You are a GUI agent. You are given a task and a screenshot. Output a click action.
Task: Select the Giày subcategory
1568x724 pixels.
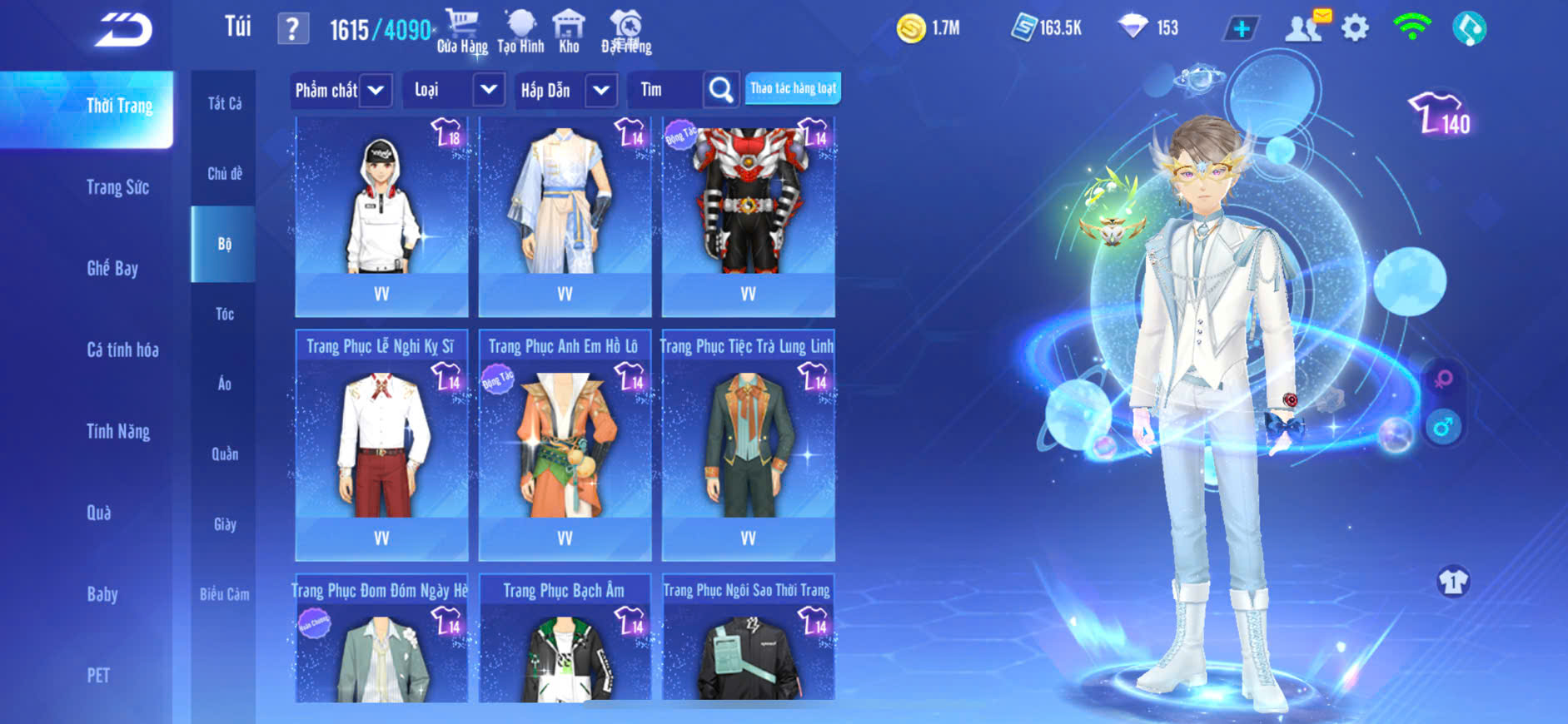225,524
